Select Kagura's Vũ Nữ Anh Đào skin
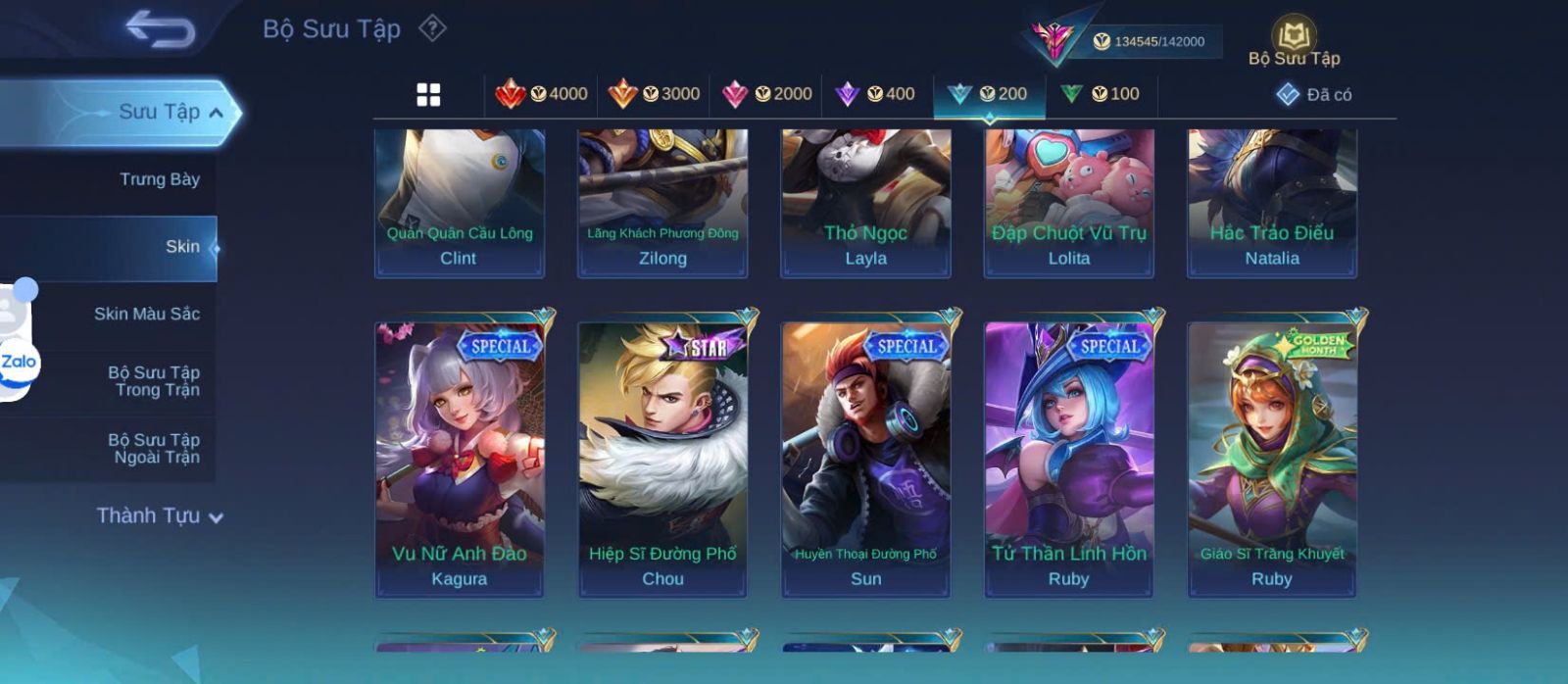 [460, 459]
